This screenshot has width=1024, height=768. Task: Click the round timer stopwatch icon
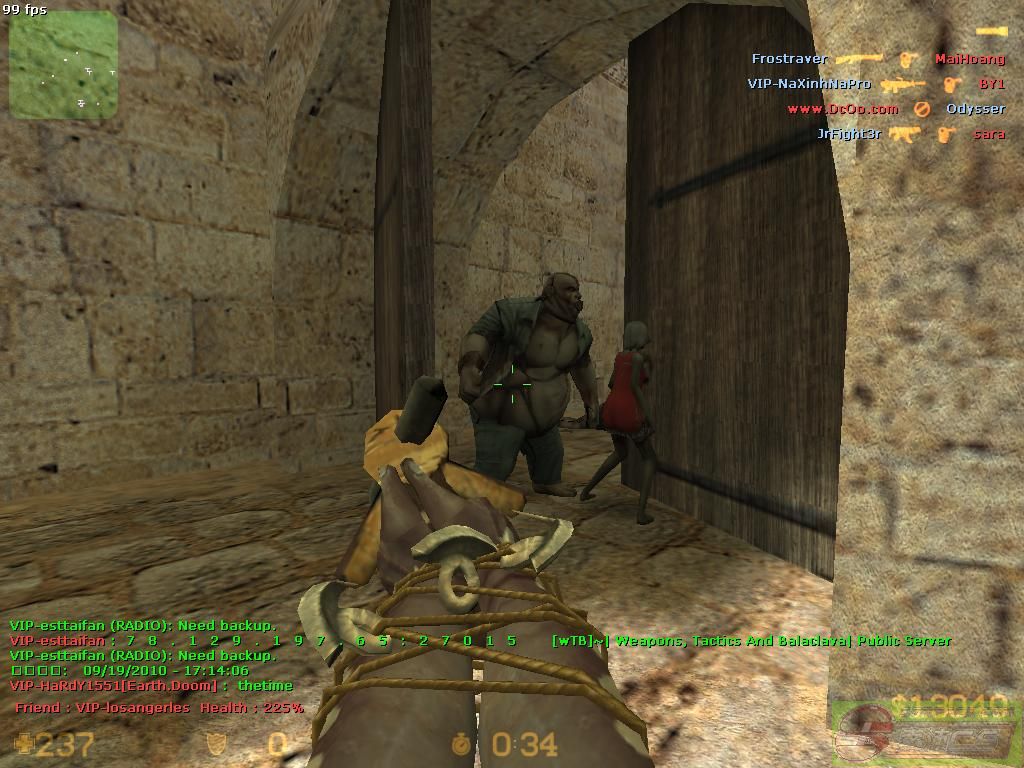[461, 744]
